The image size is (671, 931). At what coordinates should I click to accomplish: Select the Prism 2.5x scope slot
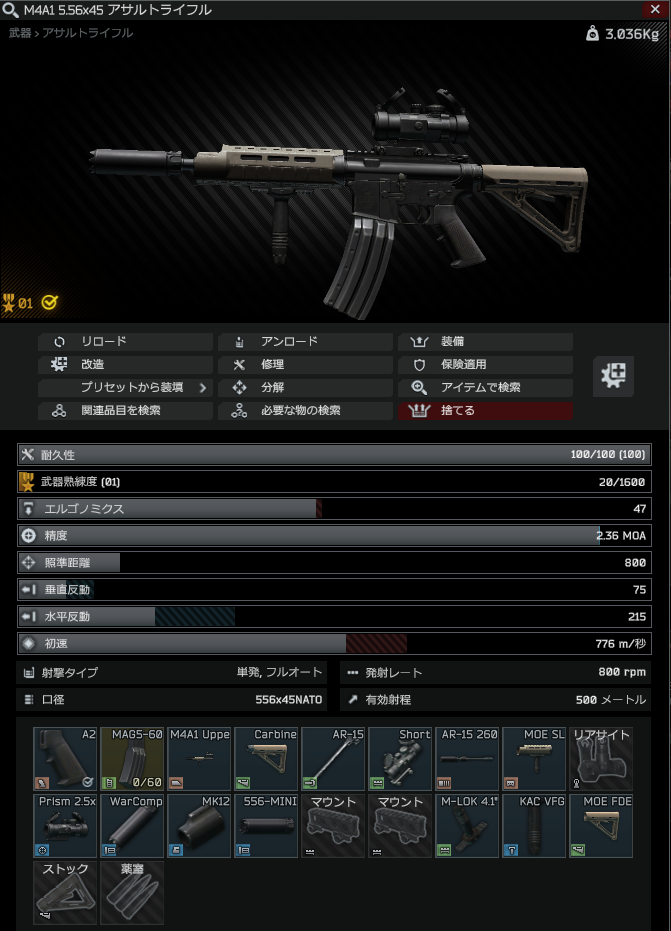65,825
